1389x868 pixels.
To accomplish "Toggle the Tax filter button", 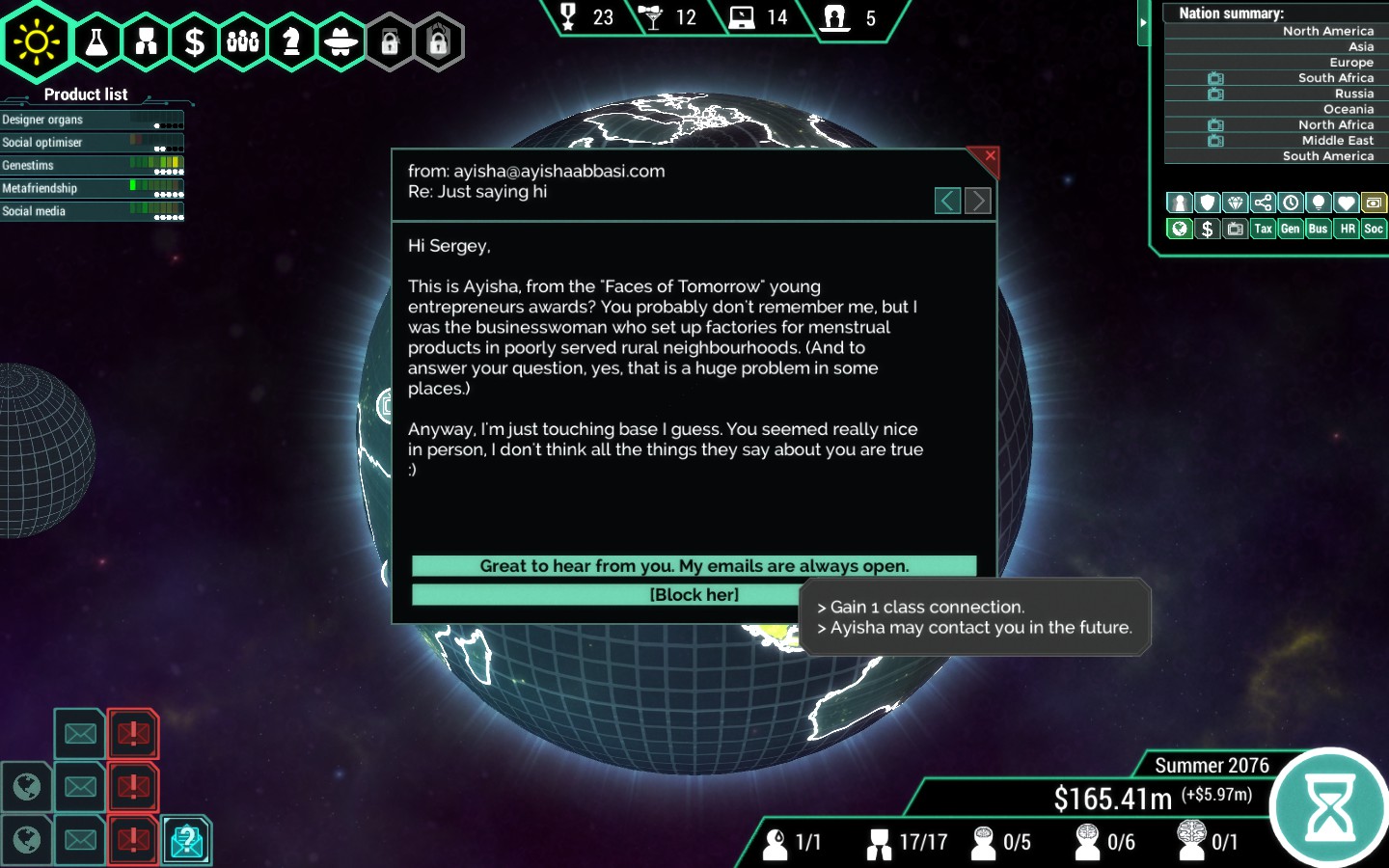I will tap(1263, 229).
